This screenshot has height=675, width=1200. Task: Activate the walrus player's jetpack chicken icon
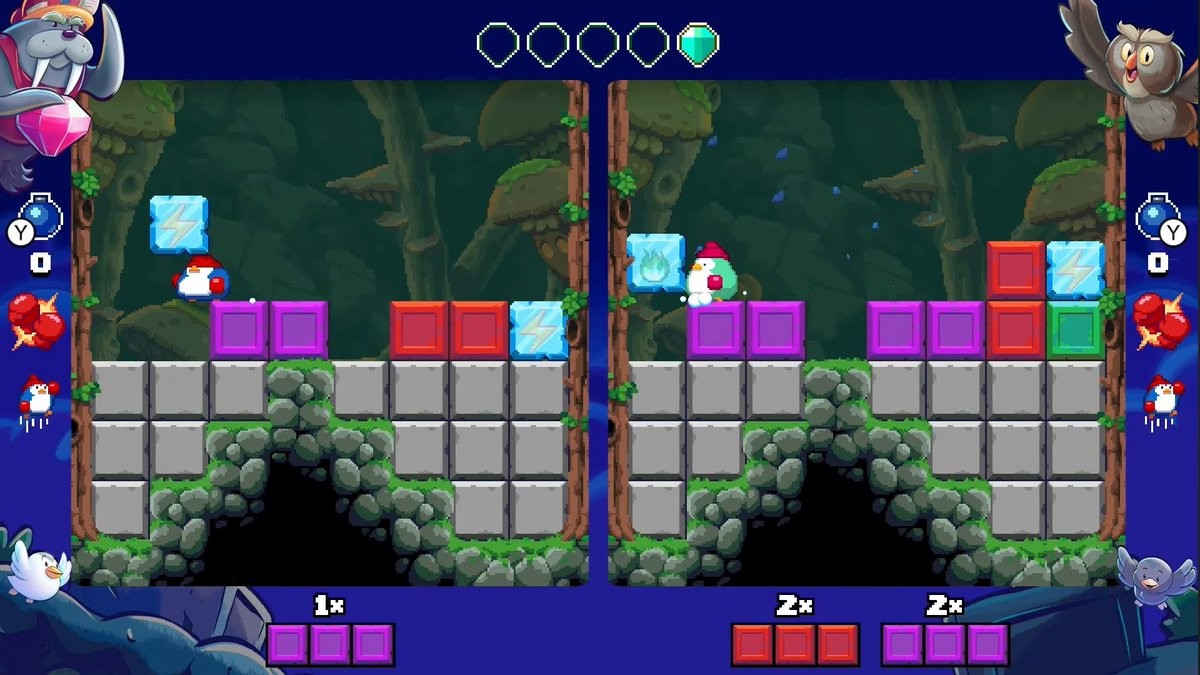point(38,400)
